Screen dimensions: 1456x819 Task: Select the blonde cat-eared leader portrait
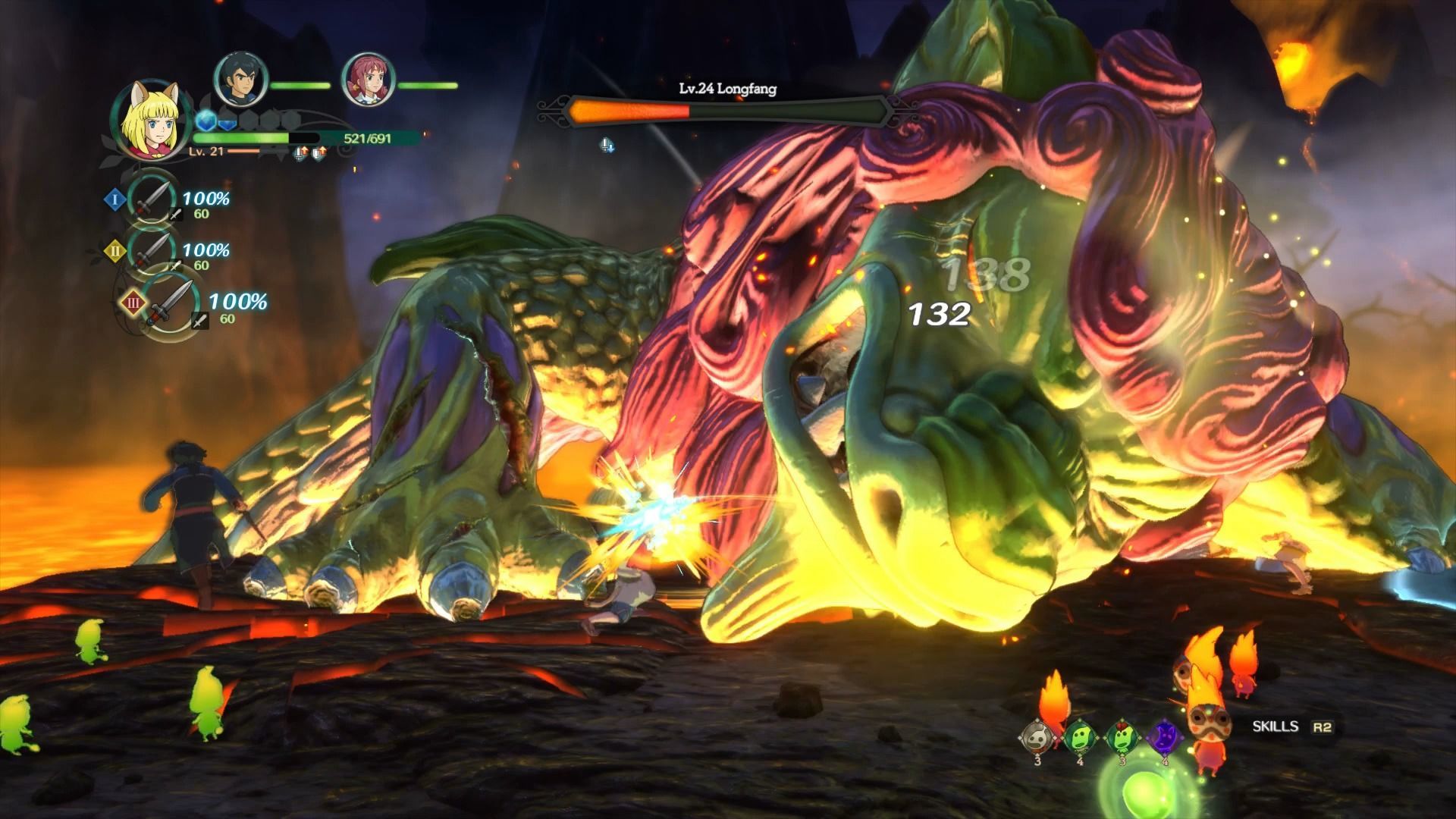152,120
